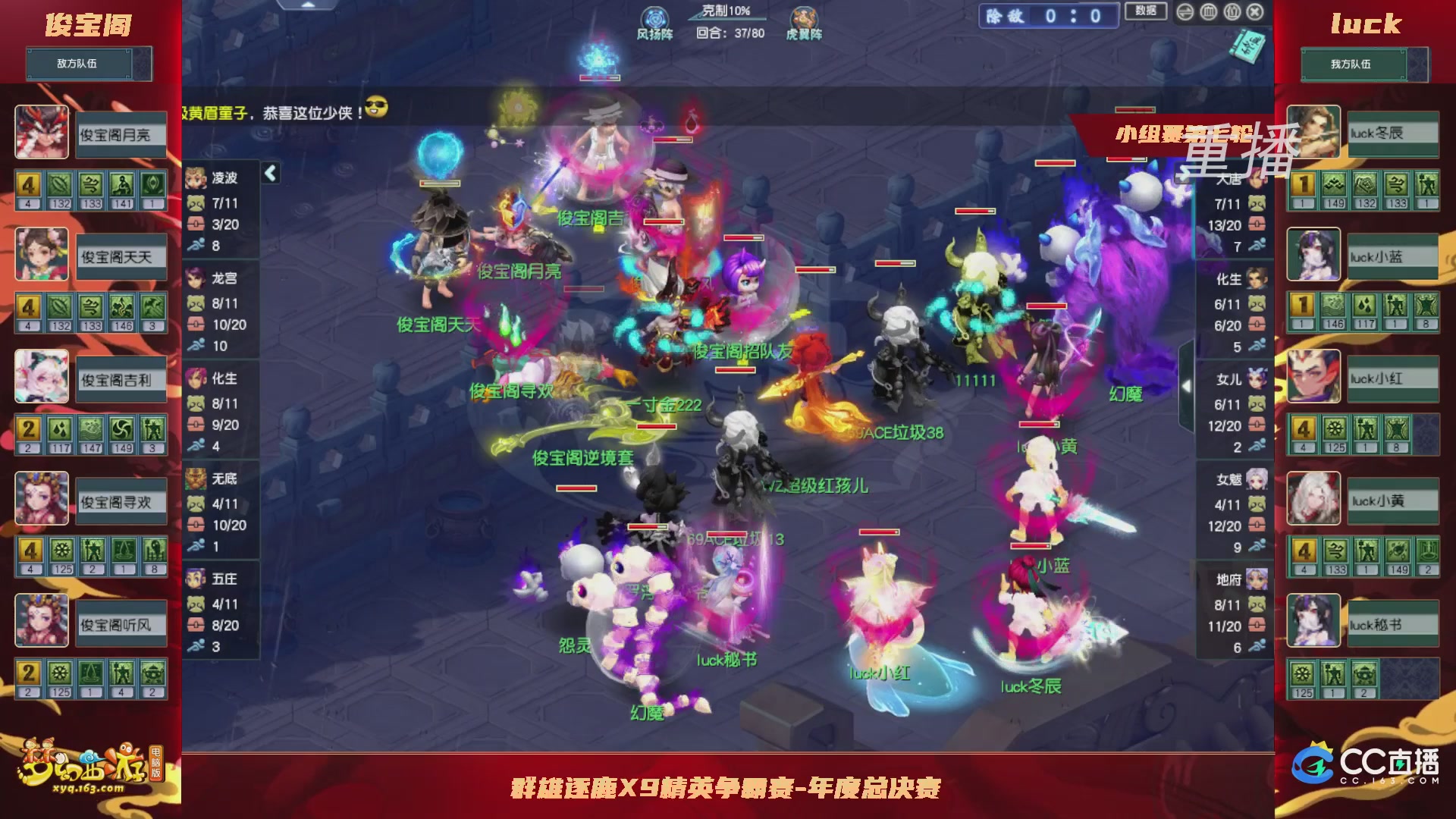Click the running-speed icon in the 凌波 panel
The height and width of the screenshot is (819, 1456).
tap(196, 245)
